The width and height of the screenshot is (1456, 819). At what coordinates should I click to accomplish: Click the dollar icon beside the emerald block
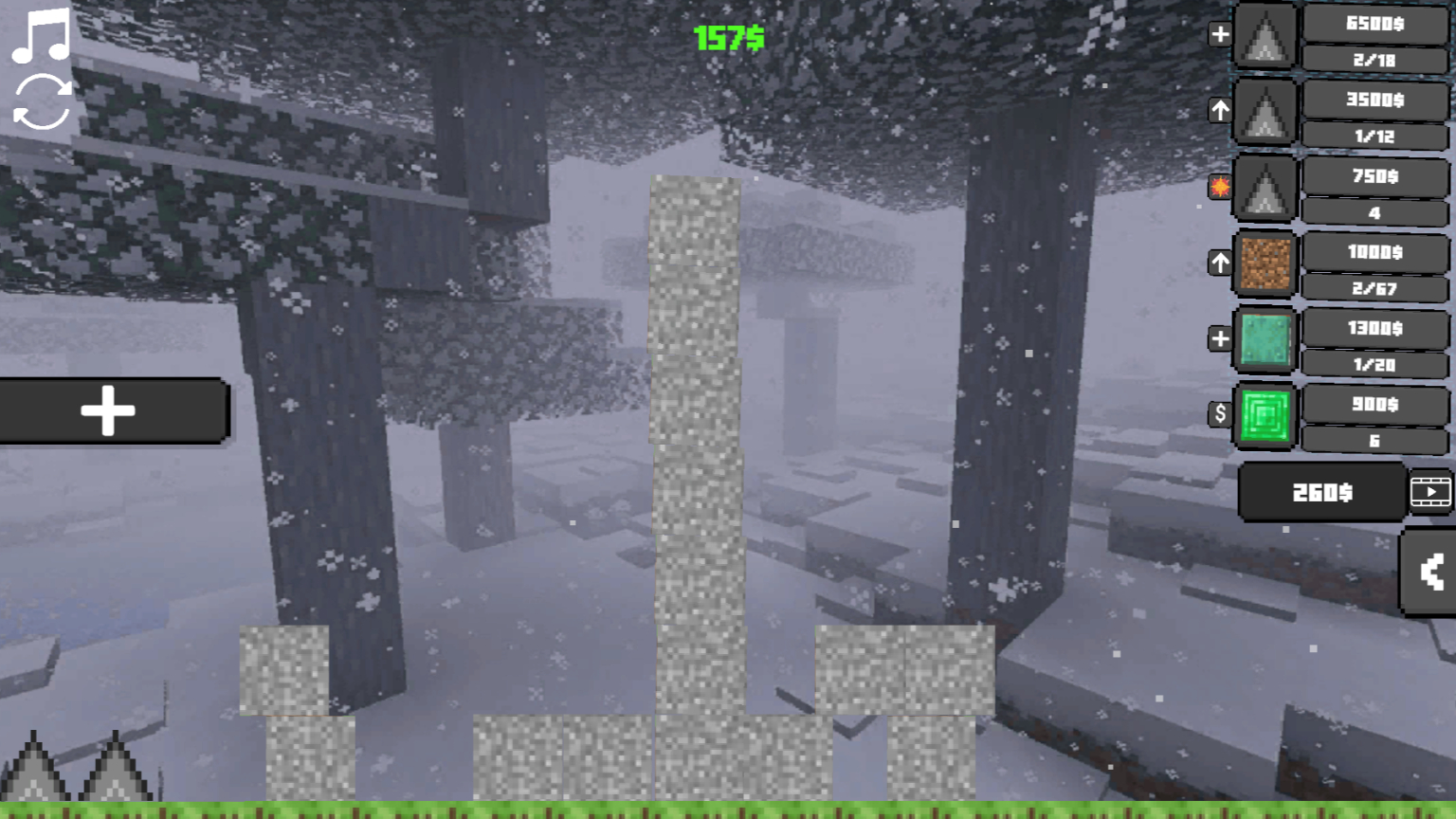[1220, 414]
